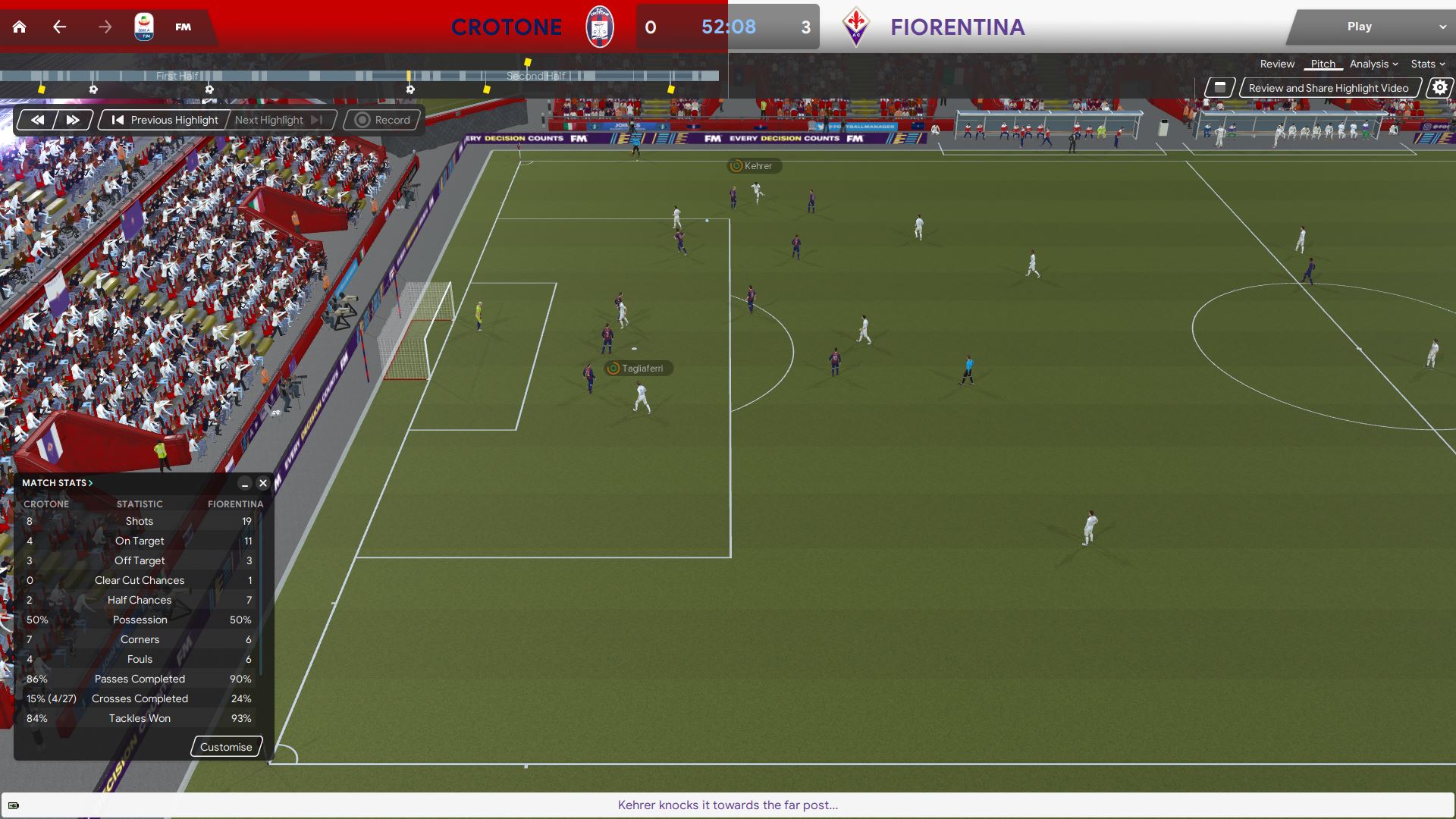Minimise the Match Stats panel
The height and width of the screenshot is (819, 1456).
tap(245, 483)
